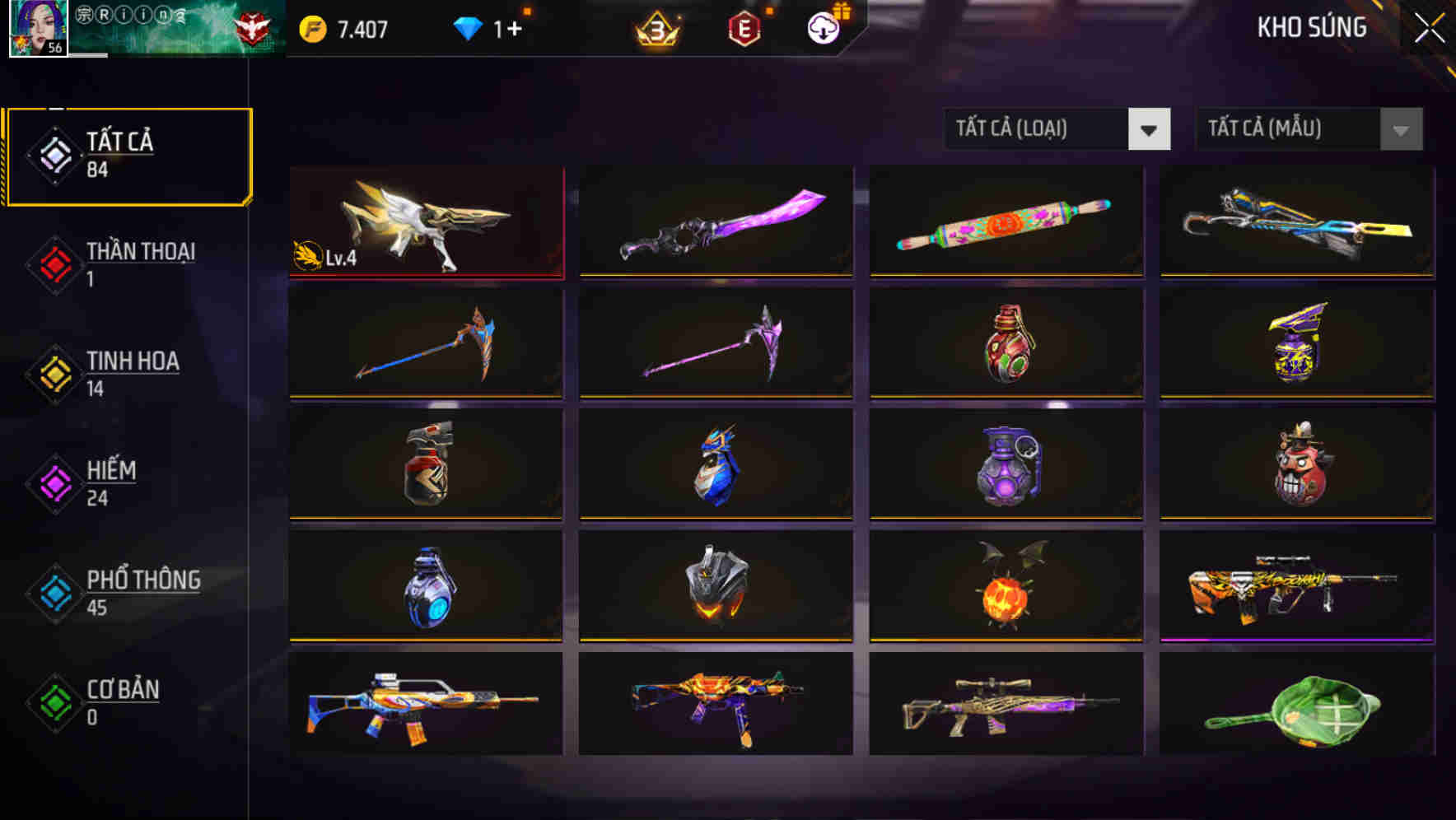
Task: Tap the diamond balance icon
Action: tap(467, 26)
